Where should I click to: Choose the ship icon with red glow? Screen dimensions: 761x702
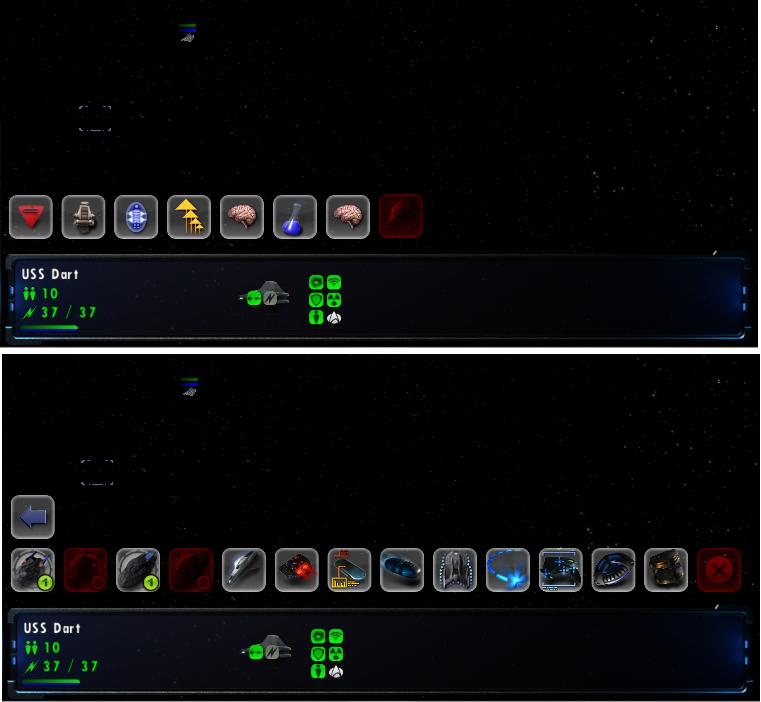(x=297, y=570)
